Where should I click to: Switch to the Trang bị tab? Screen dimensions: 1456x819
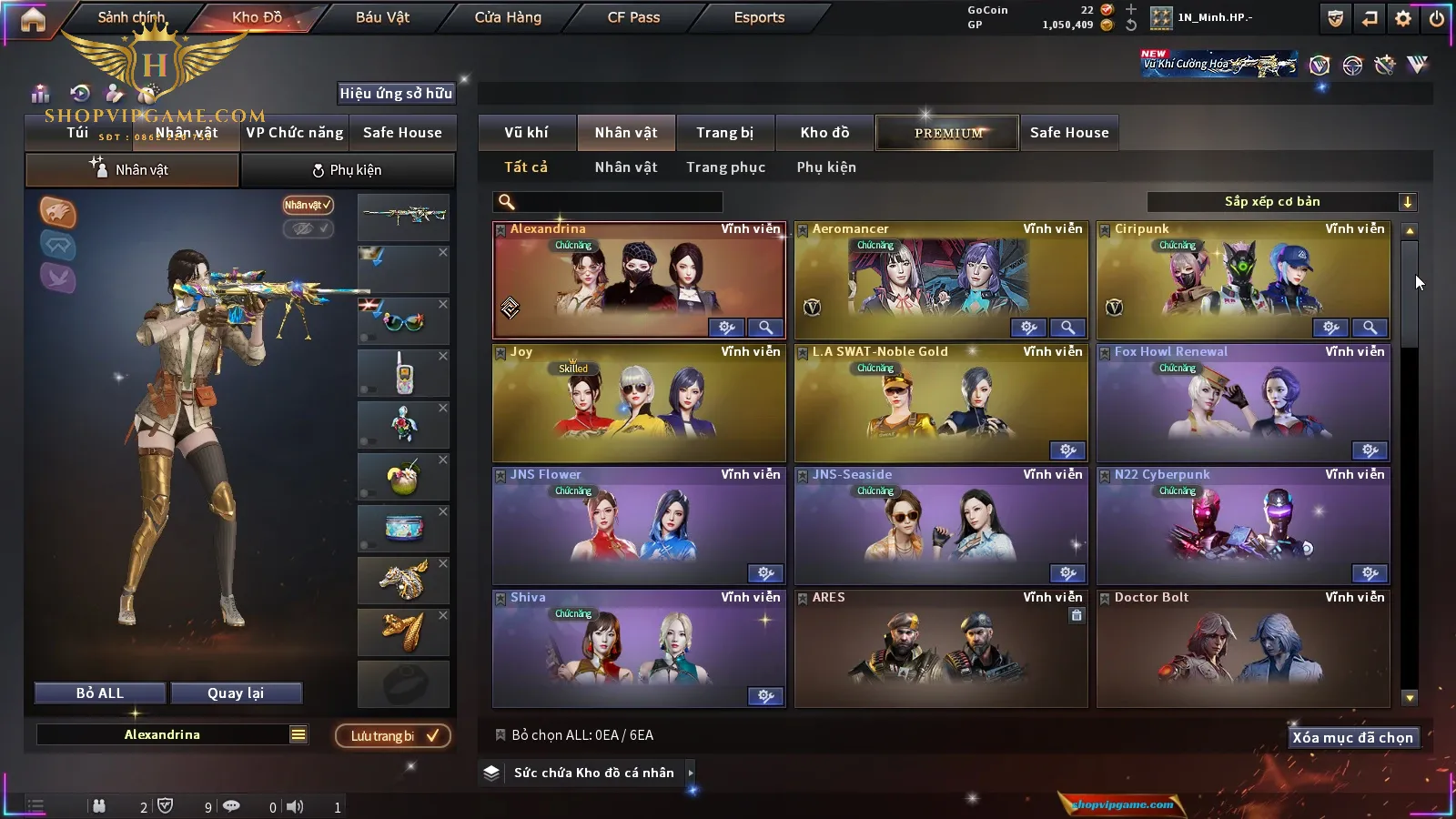[x=724, y=133]
